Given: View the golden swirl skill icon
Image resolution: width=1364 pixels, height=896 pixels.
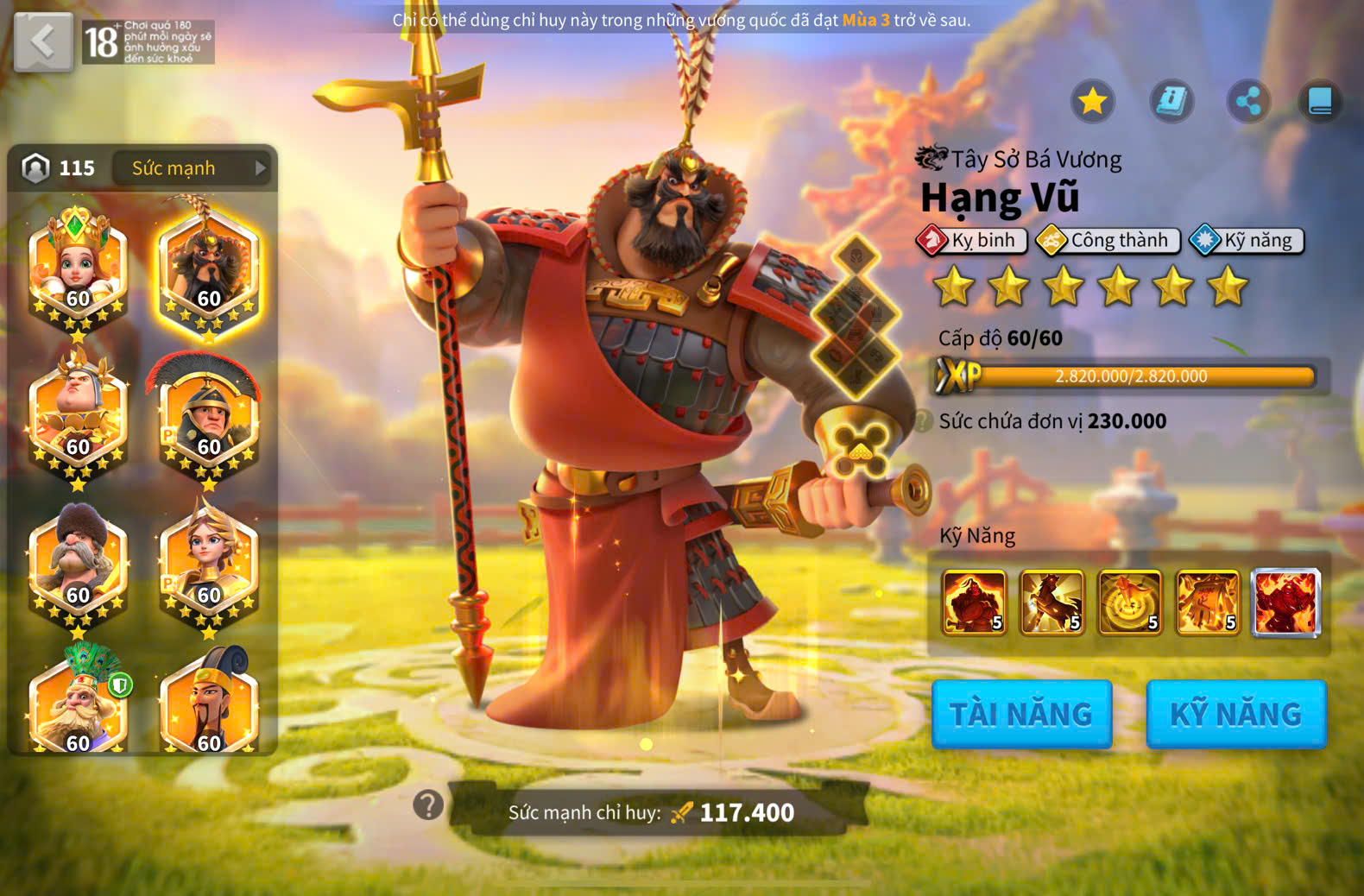Looking at the screenshot, I should pyautogui.click(x=1129, y=602).
